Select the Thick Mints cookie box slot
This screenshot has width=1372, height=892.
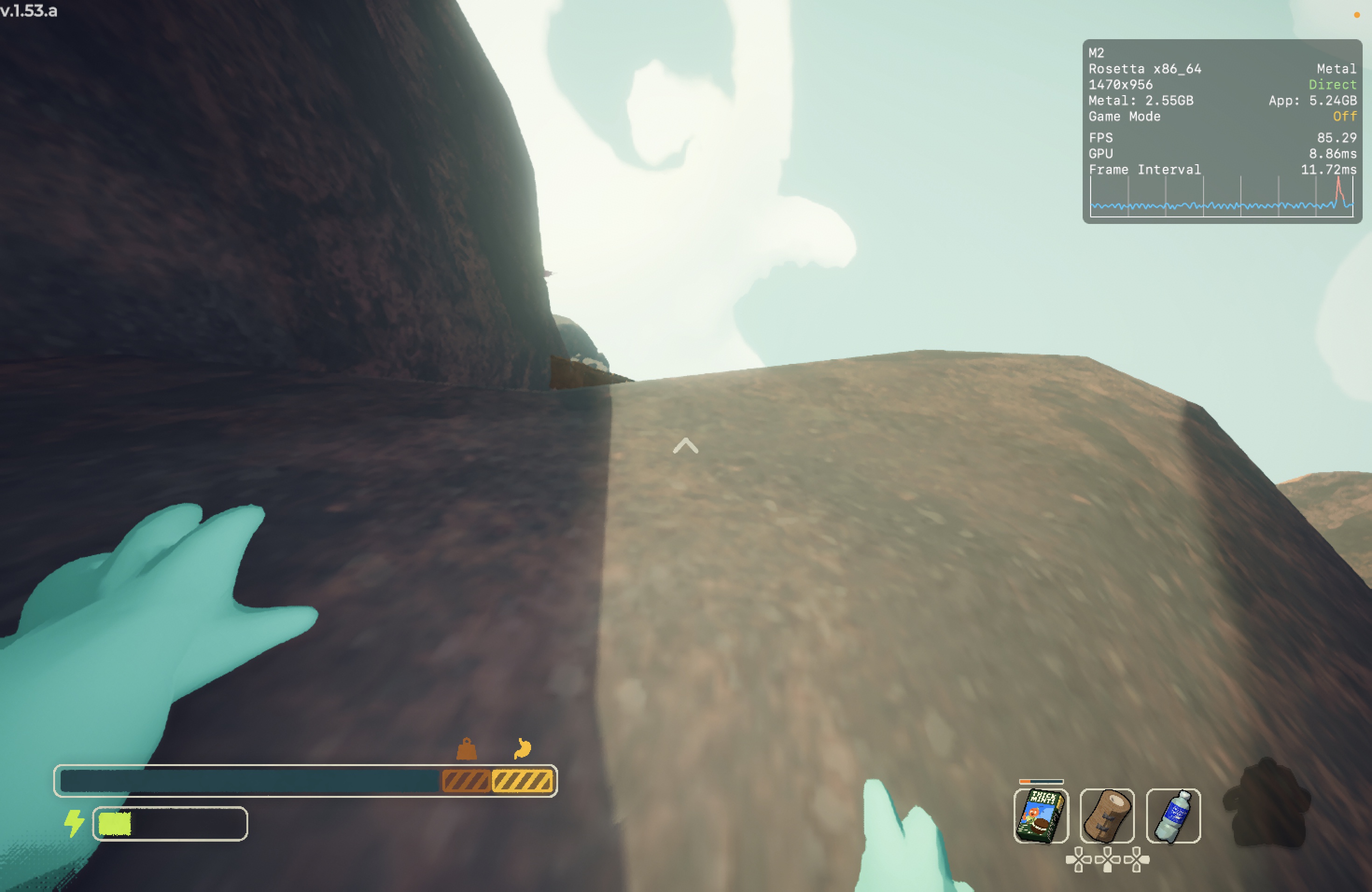point(1041,816)
